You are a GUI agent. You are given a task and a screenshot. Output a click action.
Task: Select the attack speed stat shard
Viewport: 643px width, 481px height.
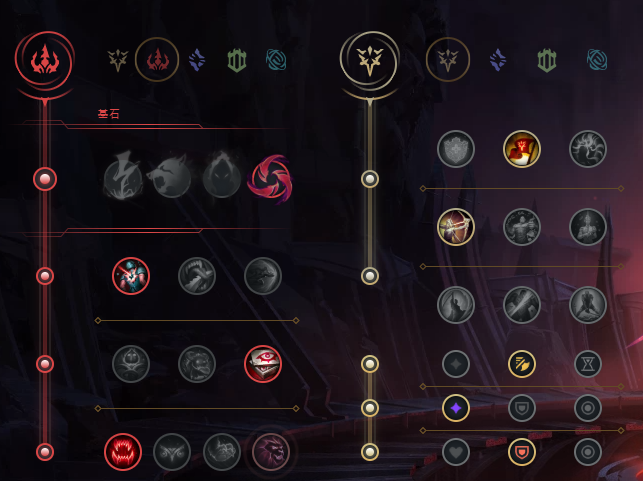coord(522,363)
